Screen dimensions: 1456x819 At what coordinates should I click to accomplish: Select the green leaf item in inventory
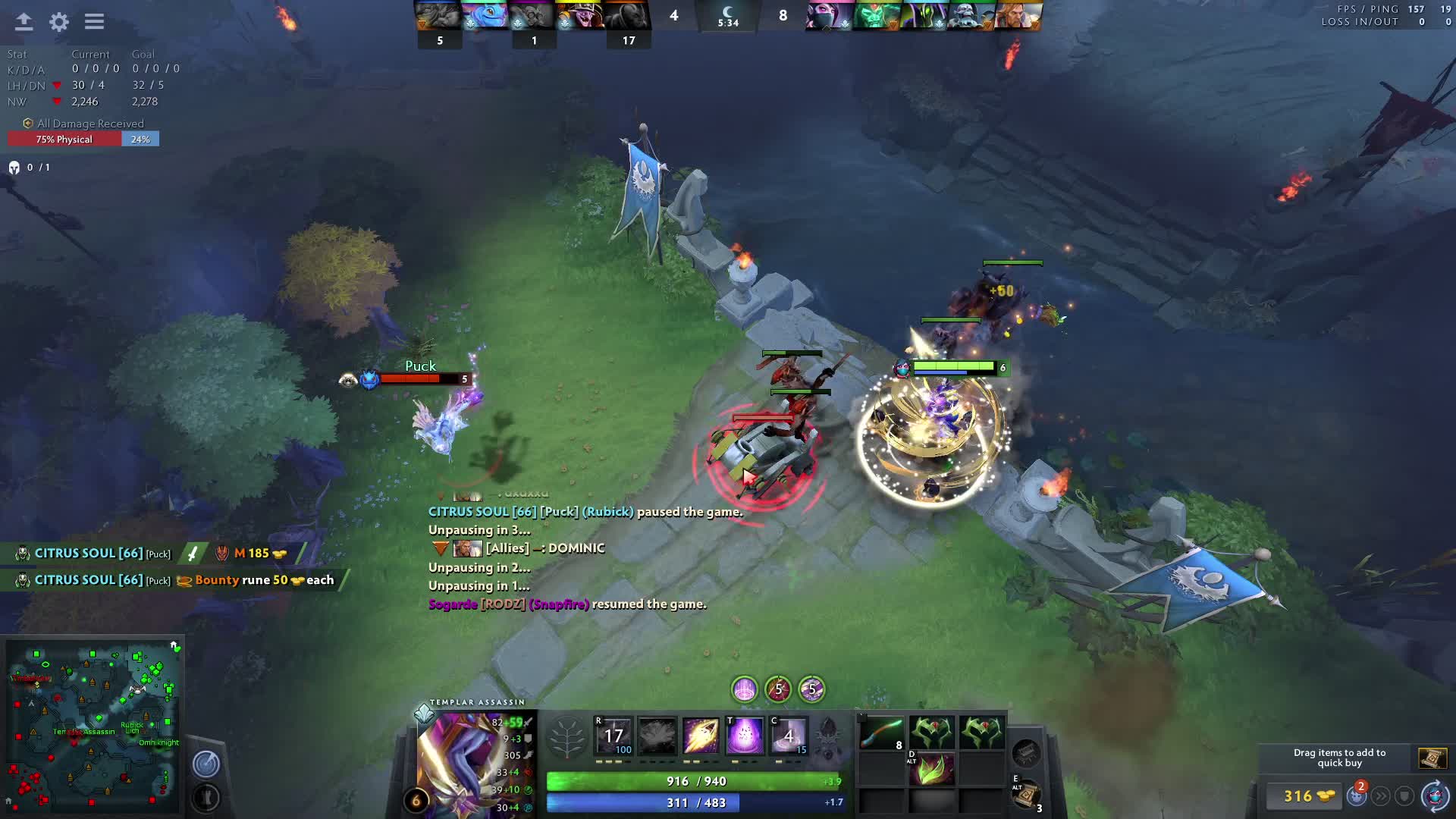pos(931,770)
